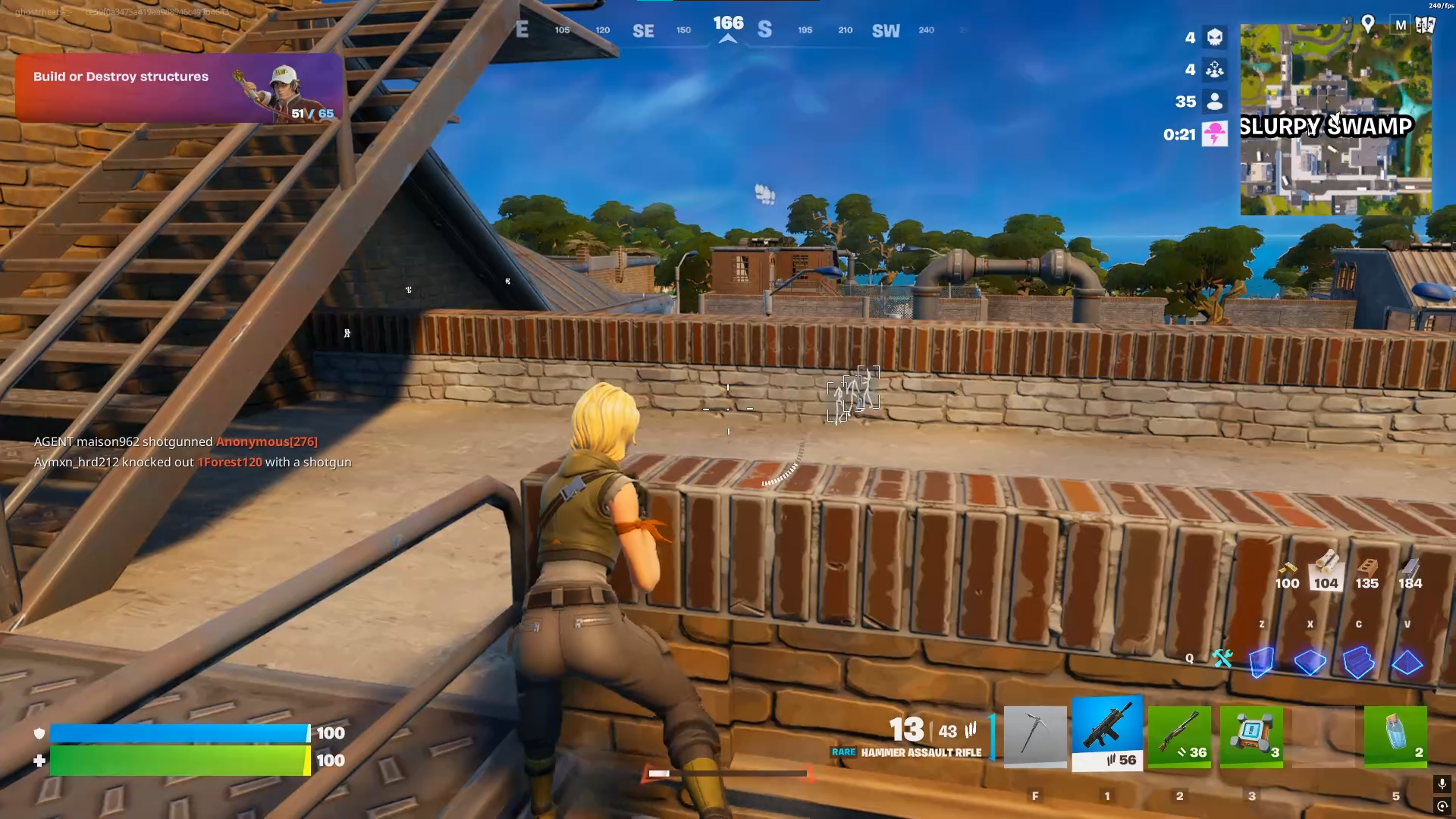Select the Hammer Assault Rifle hotbar slot
The height and width of the screenshot is (819, 1456).
1106,730
